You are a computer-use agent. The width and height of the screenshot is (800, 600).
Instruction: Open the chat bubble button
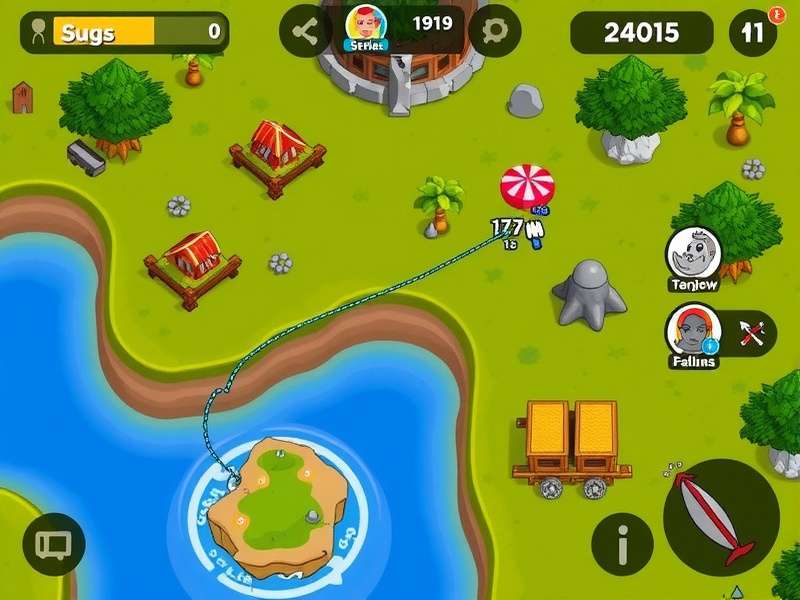53,544
